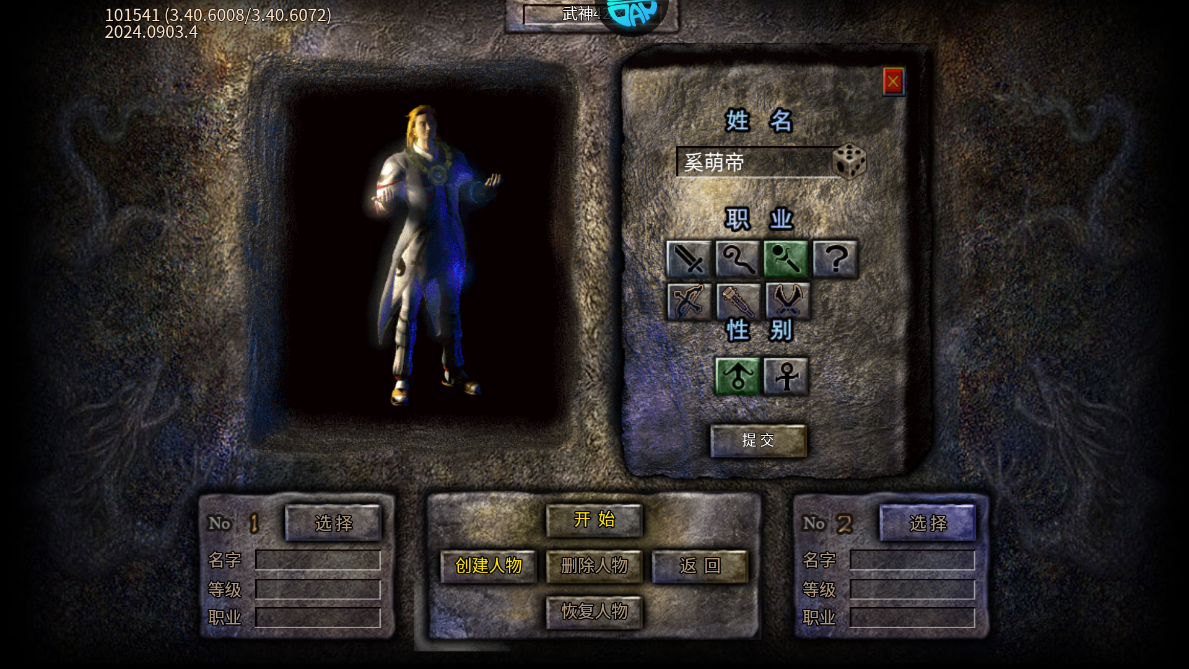Viewport: 1189px width, 669px height.
Task: Choose the twin curved blades class icon
Action: coord(787,301)
